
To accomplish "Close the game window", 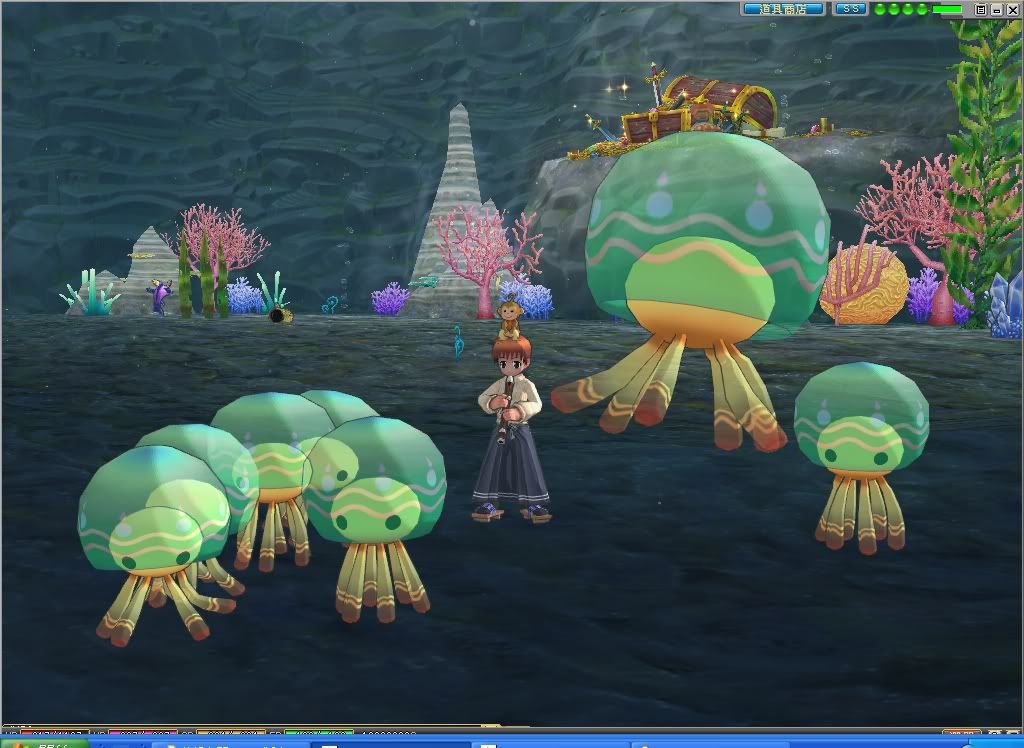I will click(x=1011, y=9).
